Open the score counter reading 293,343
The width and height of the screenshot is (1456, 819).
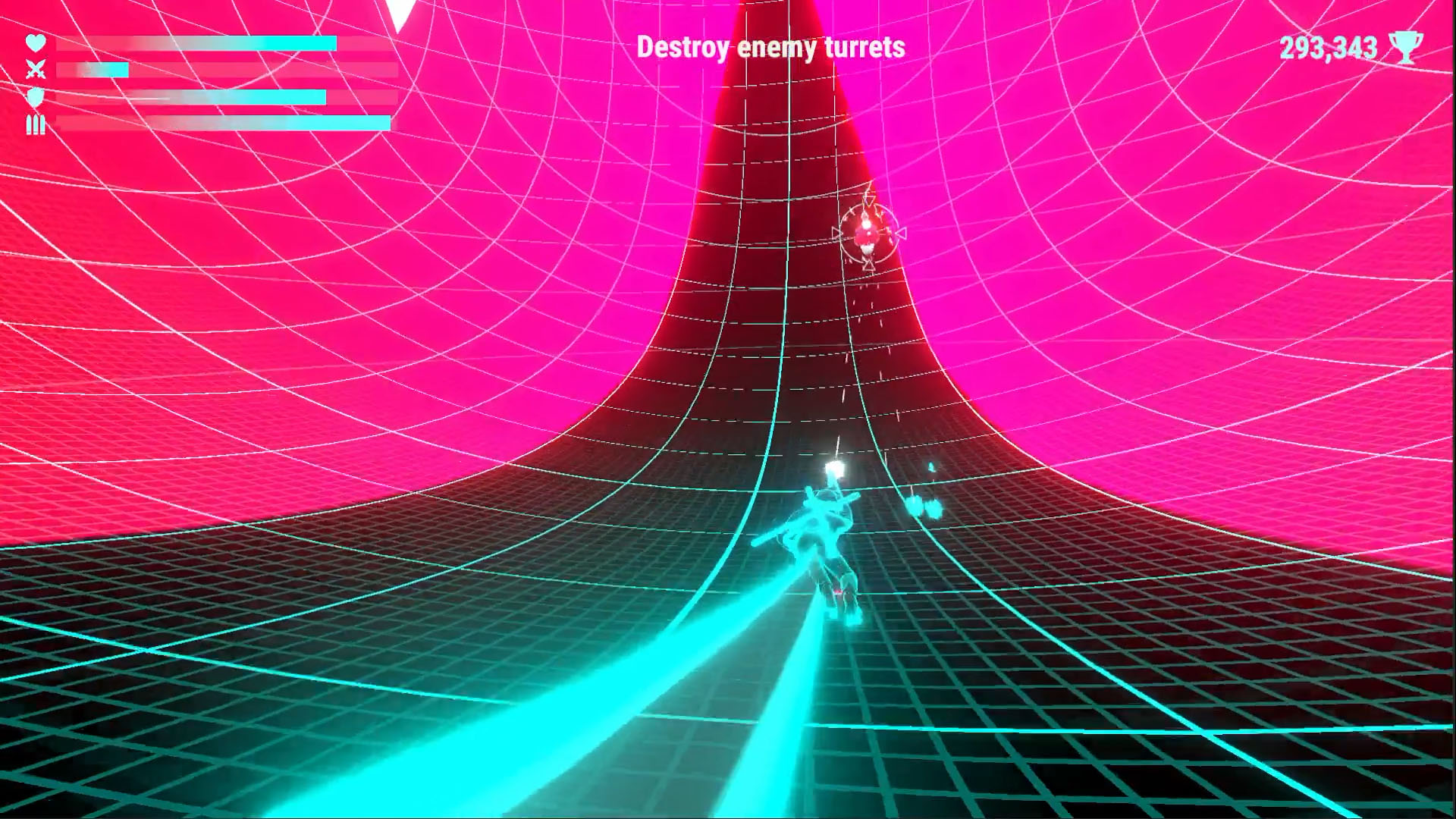[1327, 47]
